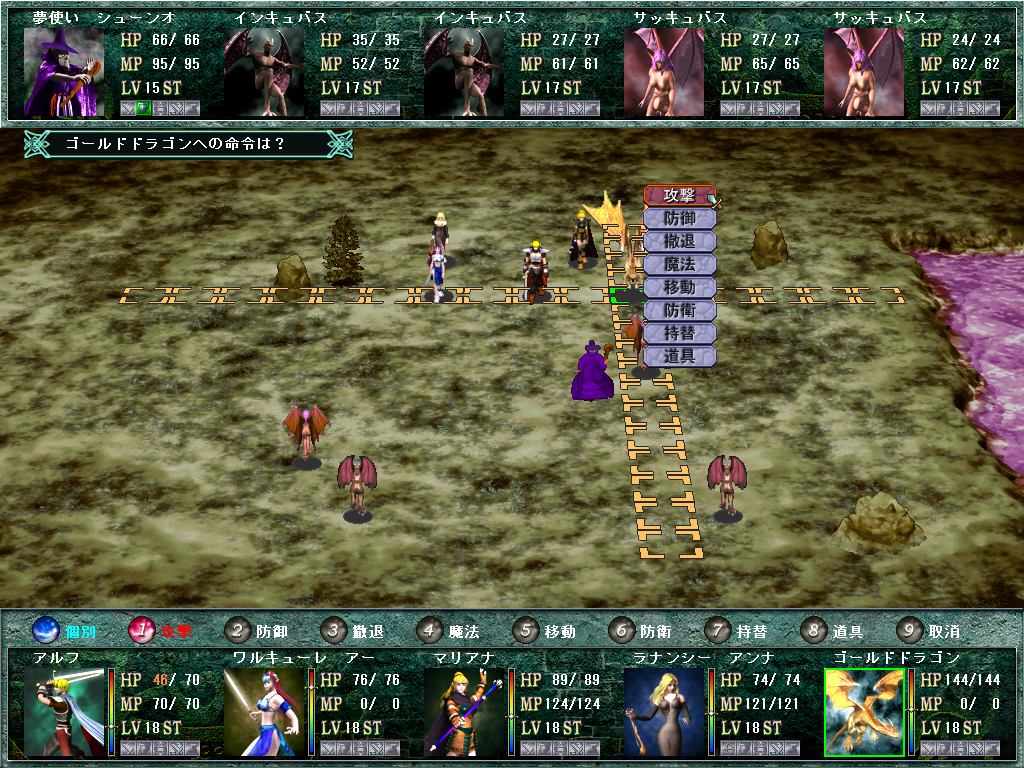Choose 撤退 in the popup command menu

pyautogui.click(x=679, y=241)
